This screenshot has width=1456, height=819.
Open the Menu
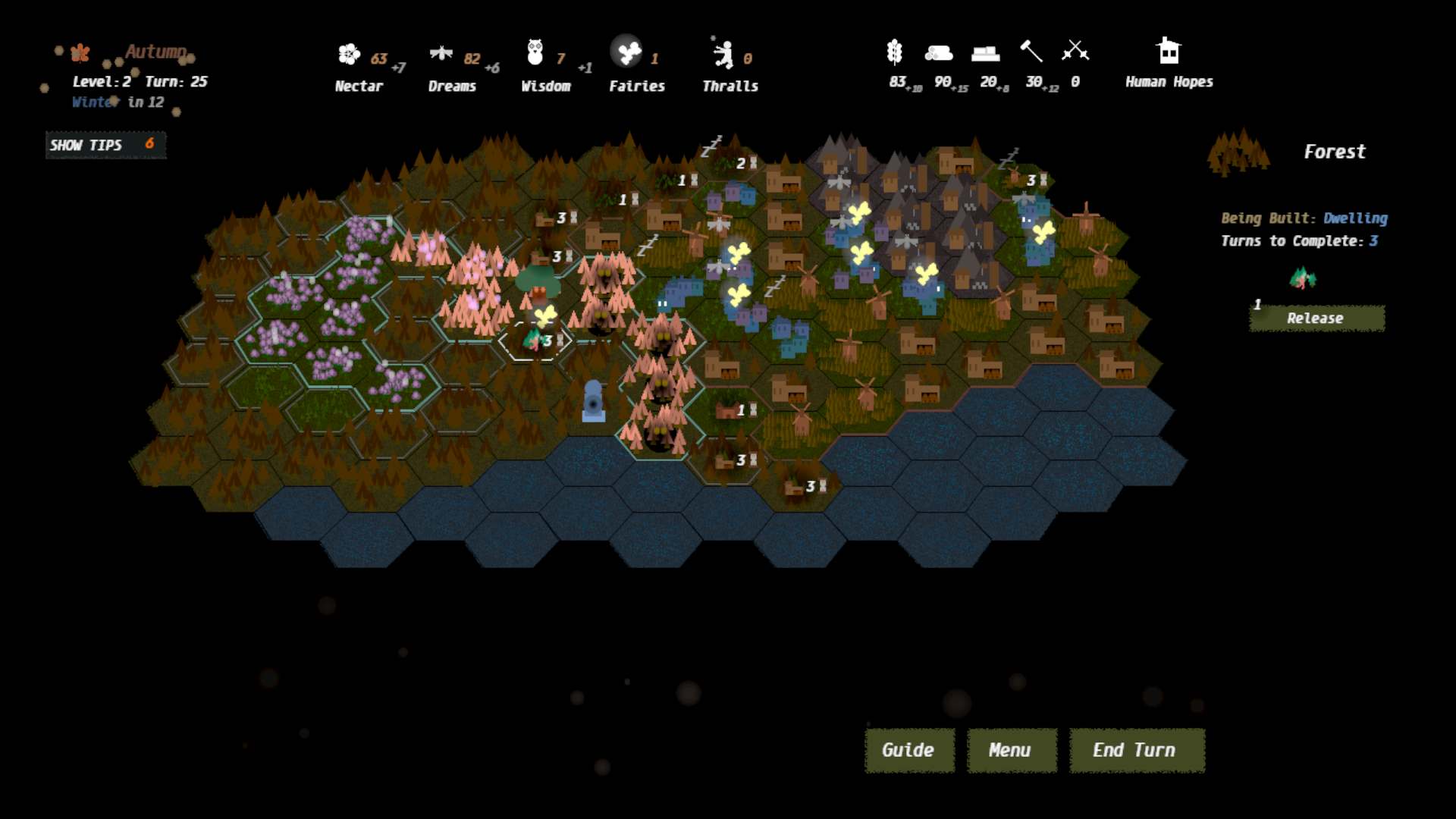(x=1011, y=750)
